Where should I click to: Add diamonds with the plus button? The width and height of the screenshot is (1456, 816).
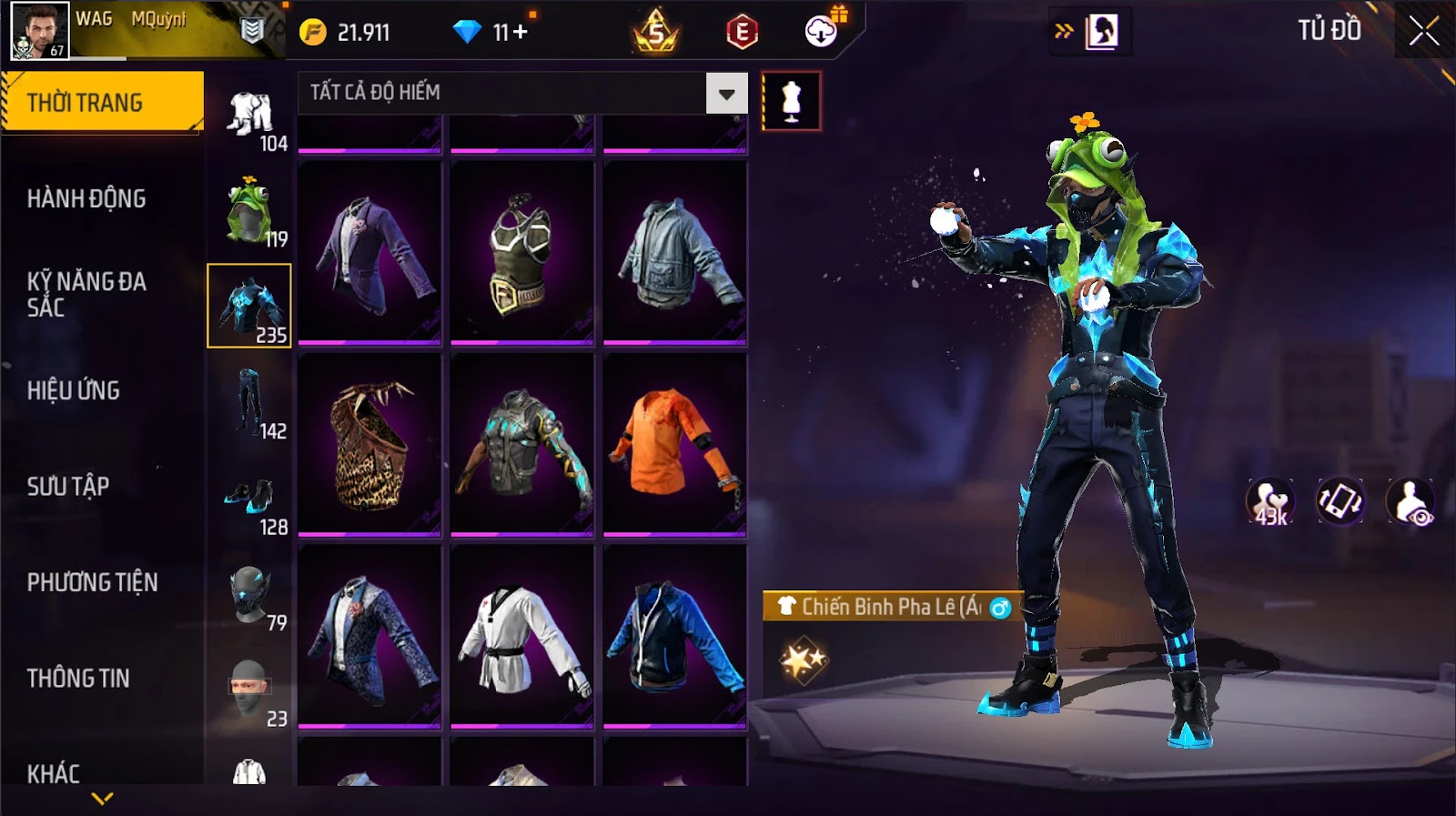pyautogui.click(x=521, y=33)
